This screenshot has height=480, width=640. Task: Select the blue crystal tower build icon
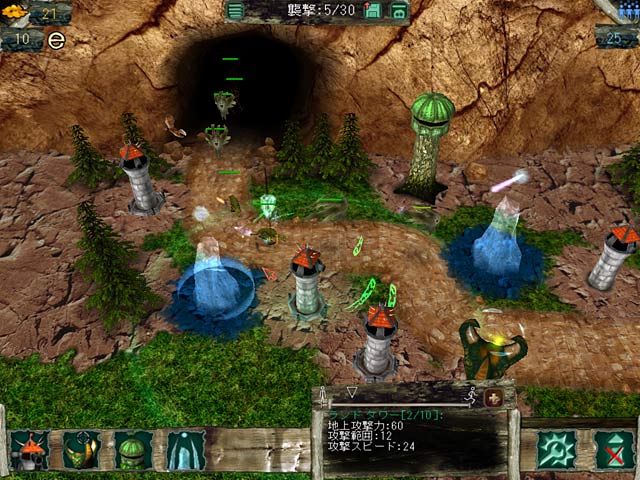[185, 450]
